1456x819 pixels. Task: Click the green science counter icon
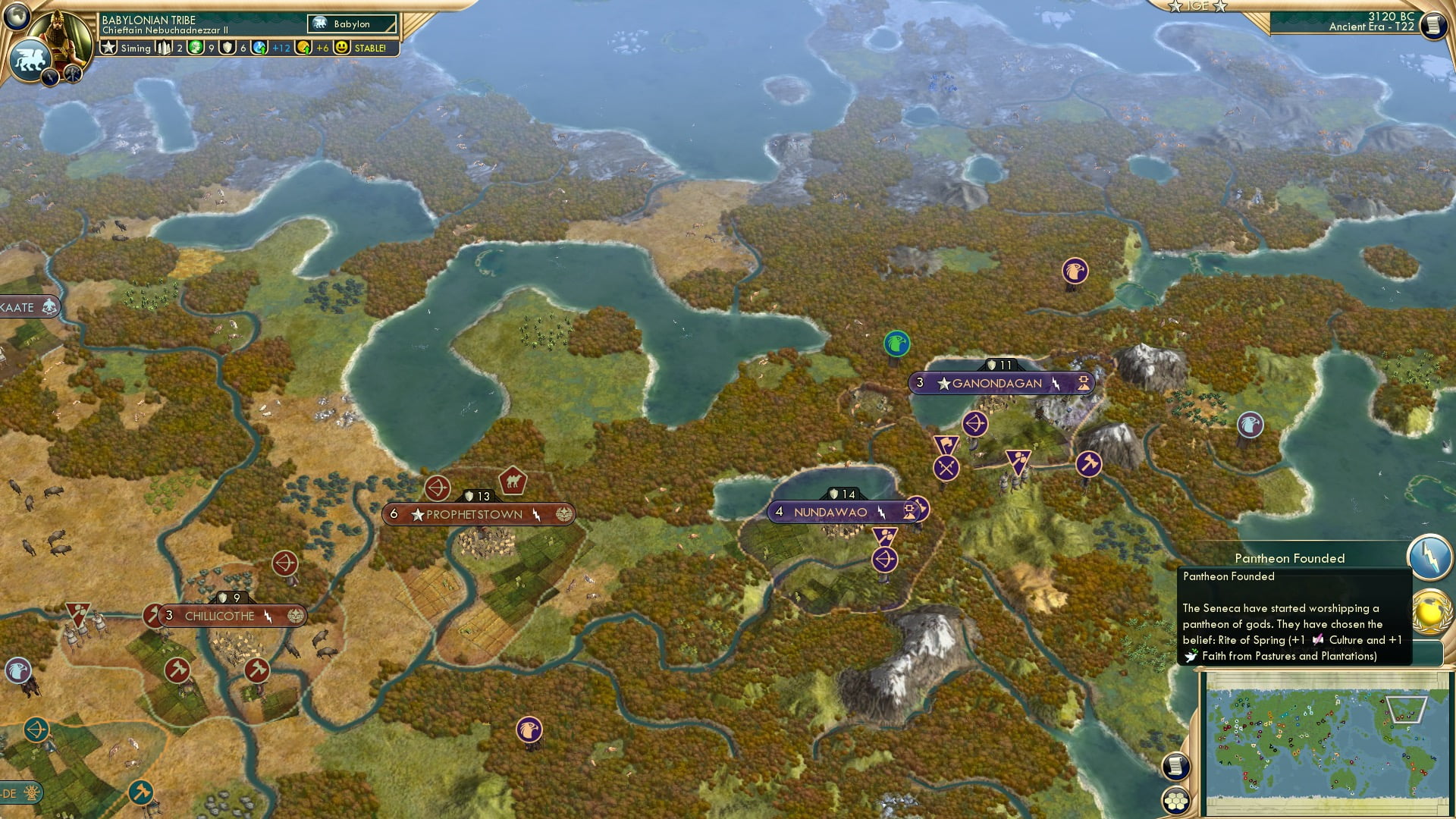pos(194,48)
